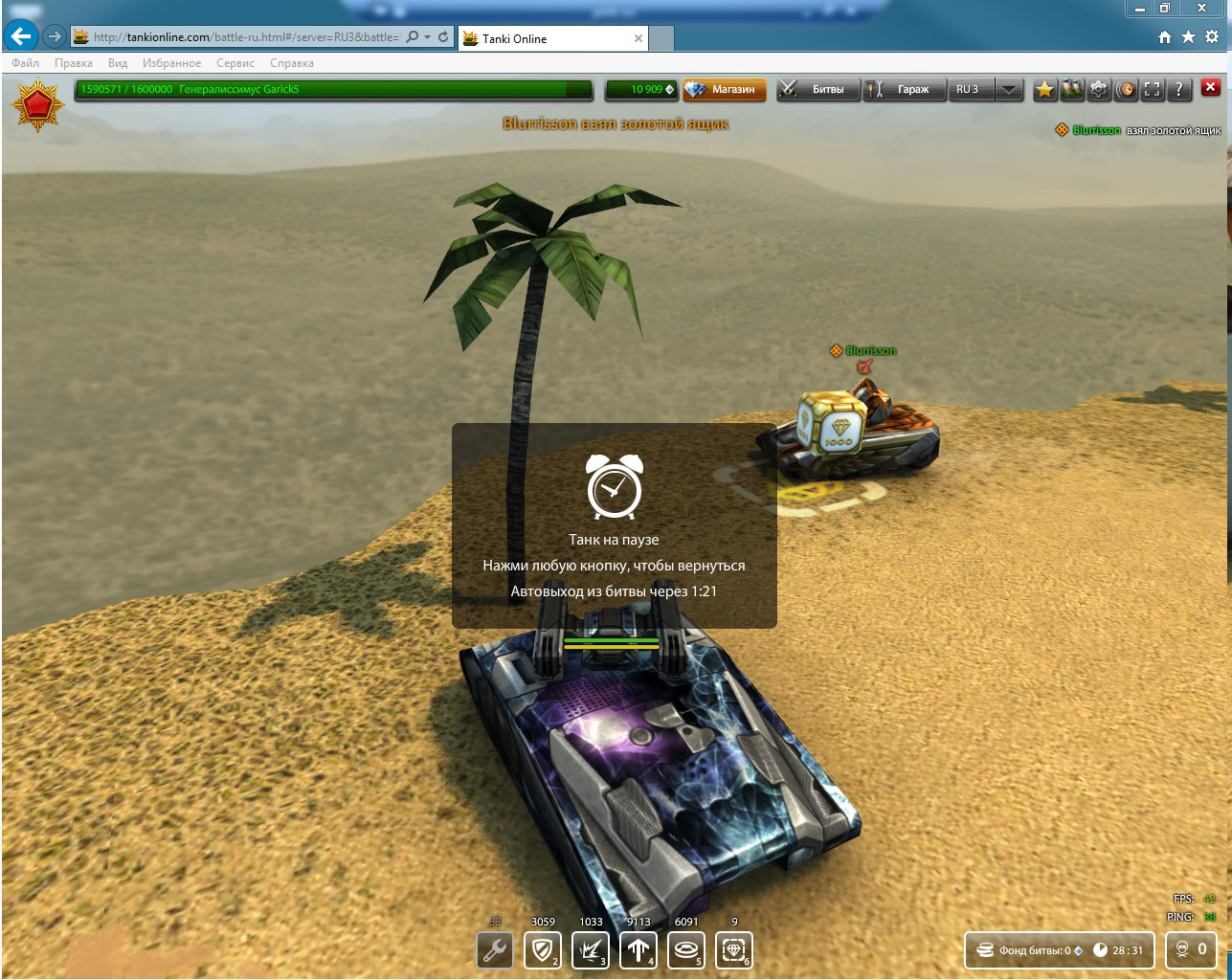Screen dimensions: 1232x980
Task: Open the question mark help button
Action: (1179, 89)
